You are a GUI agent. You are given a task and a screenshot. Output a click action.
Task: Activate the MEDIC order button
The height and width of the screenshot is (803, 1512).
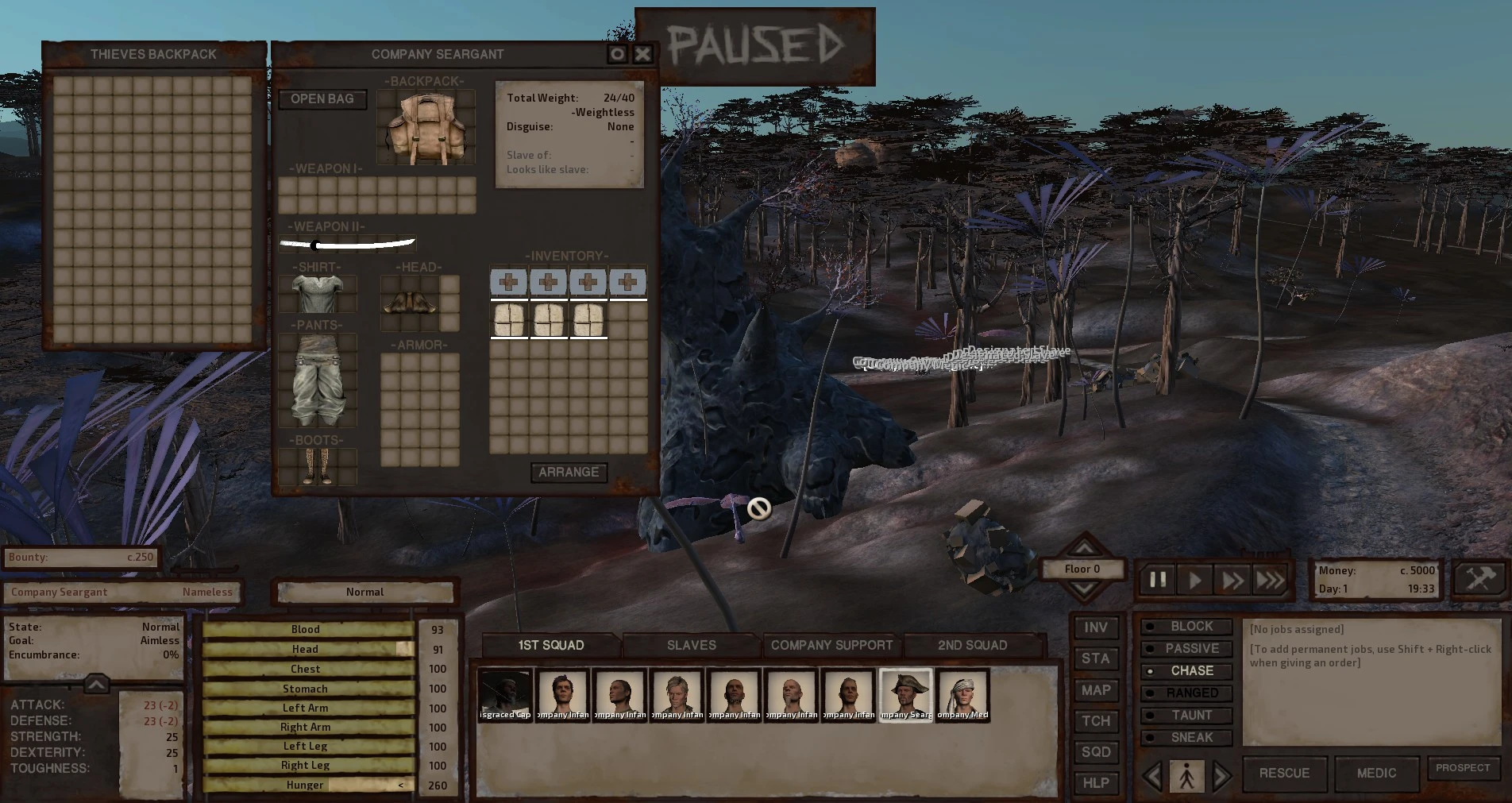pyautogui.click(x=1375, y=774)
